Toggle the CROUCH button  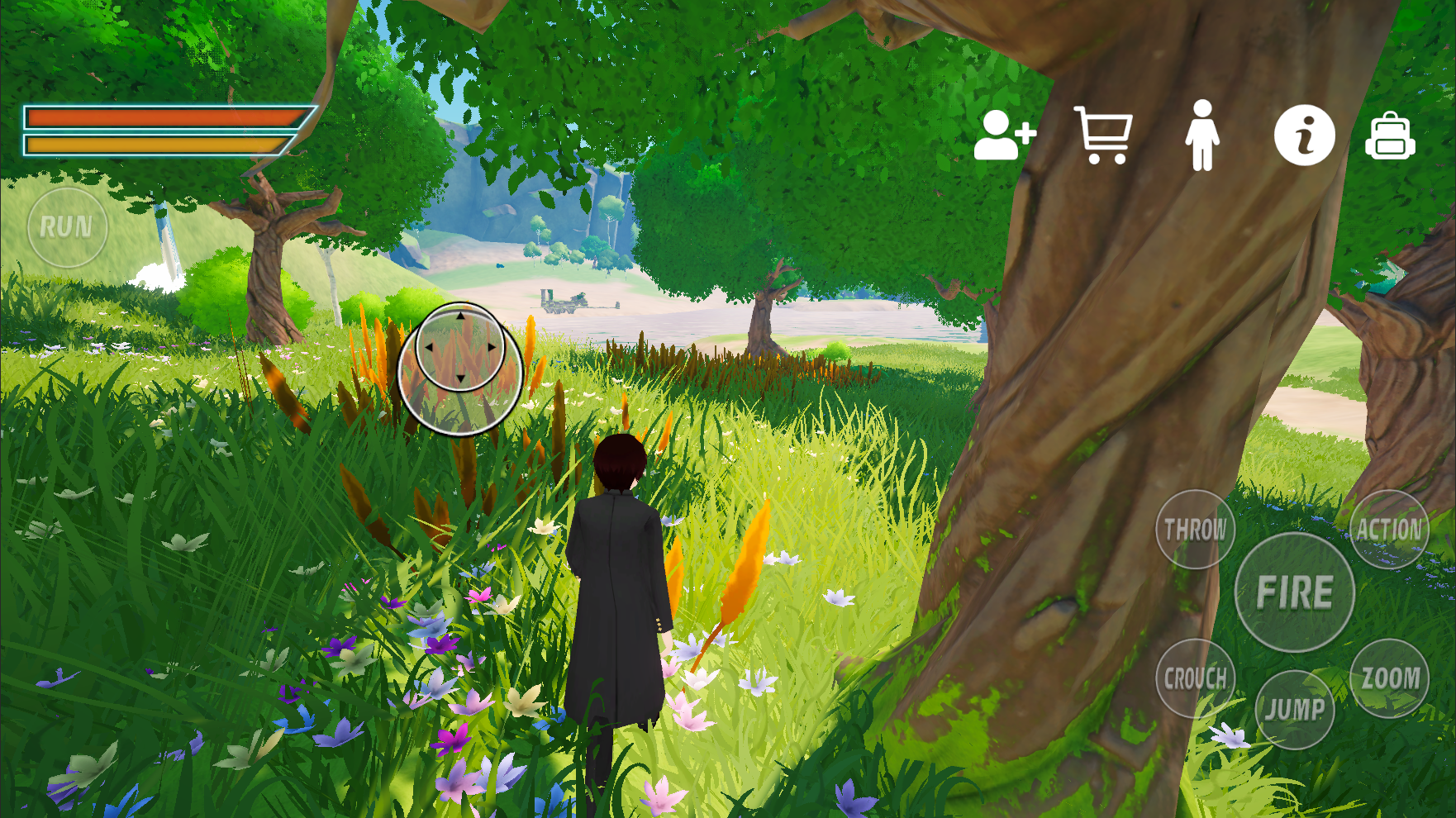(x=1195, y=678)
